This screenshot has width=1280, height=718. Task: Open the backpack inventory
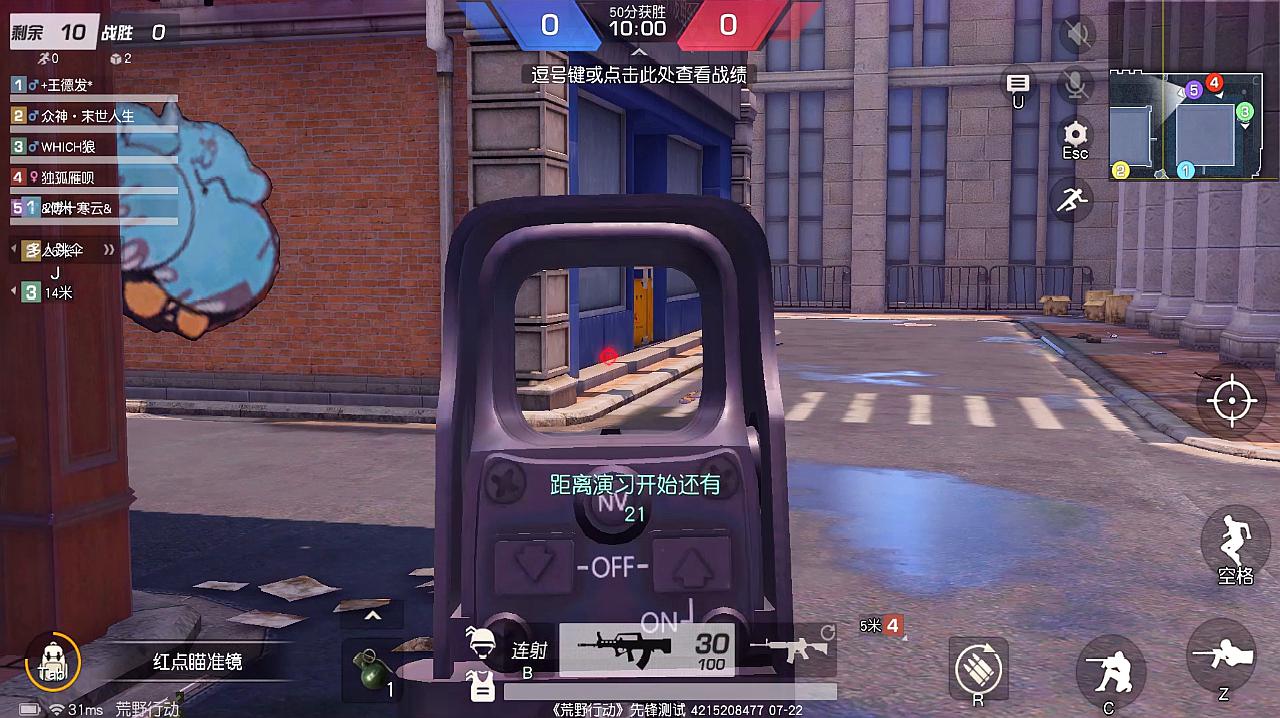pyautogui.click(x=52, y=662)
